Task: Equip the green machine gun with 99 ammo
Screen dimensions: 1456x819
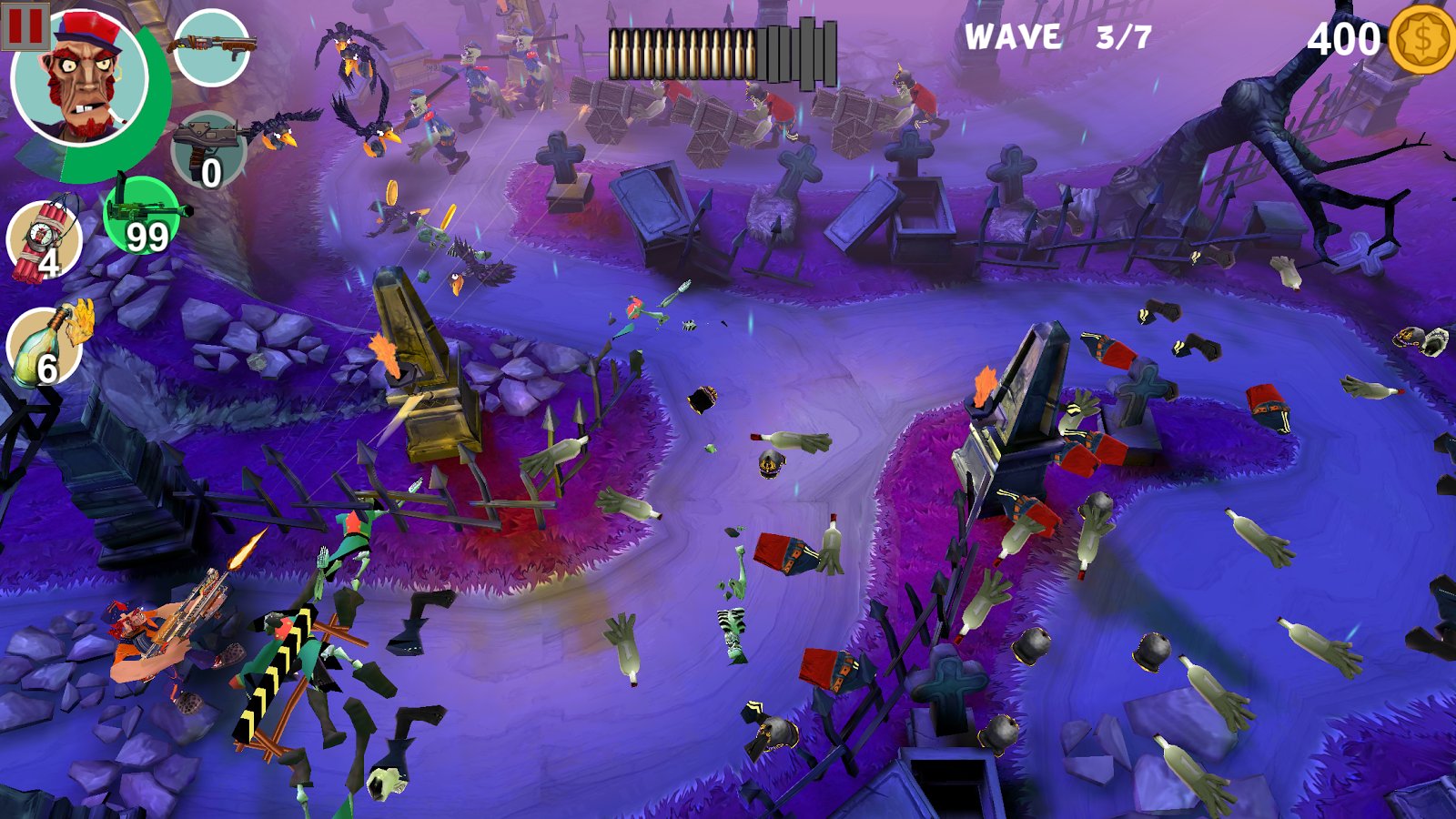Action: (142, 216)
